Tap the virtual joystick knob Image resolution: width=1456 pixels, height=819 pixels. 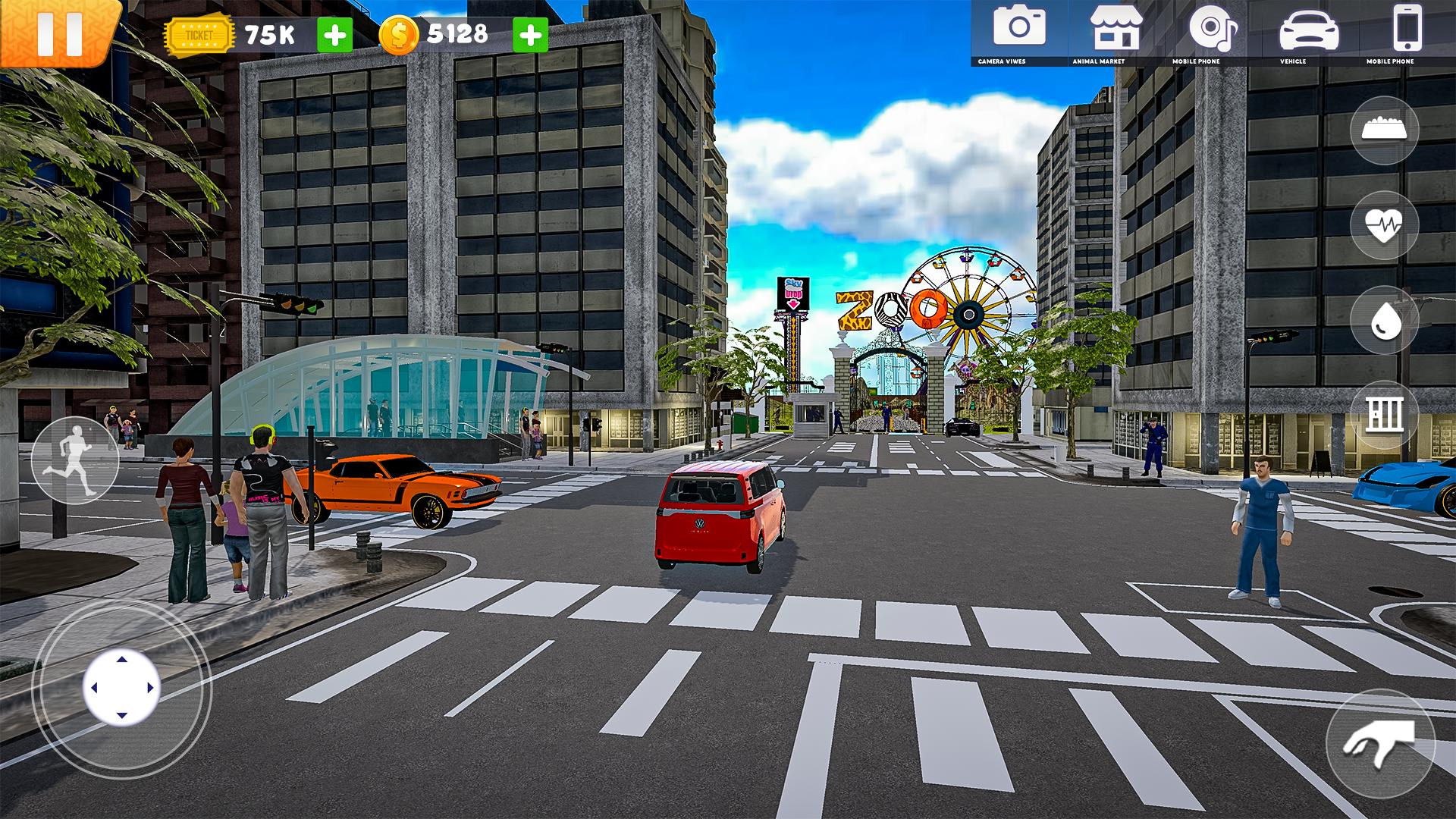coord(121,688)
